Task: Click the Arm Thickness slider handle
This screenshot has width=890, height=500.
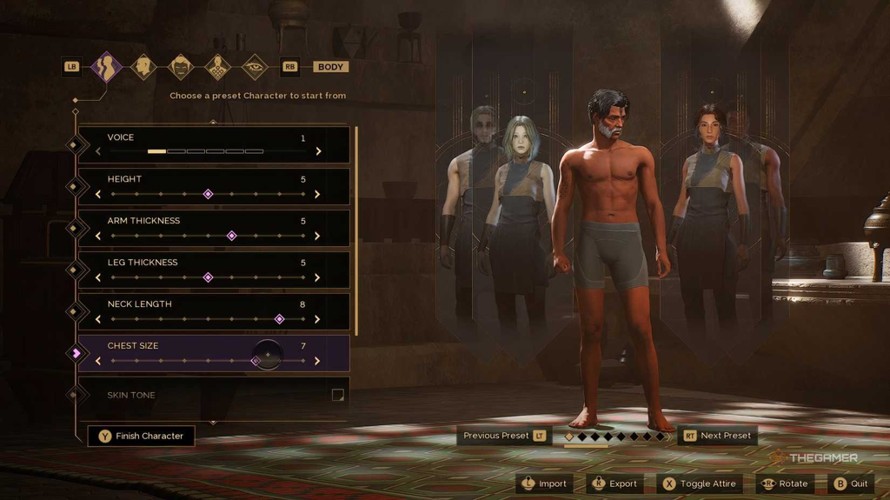Action: tap(232, 236)
